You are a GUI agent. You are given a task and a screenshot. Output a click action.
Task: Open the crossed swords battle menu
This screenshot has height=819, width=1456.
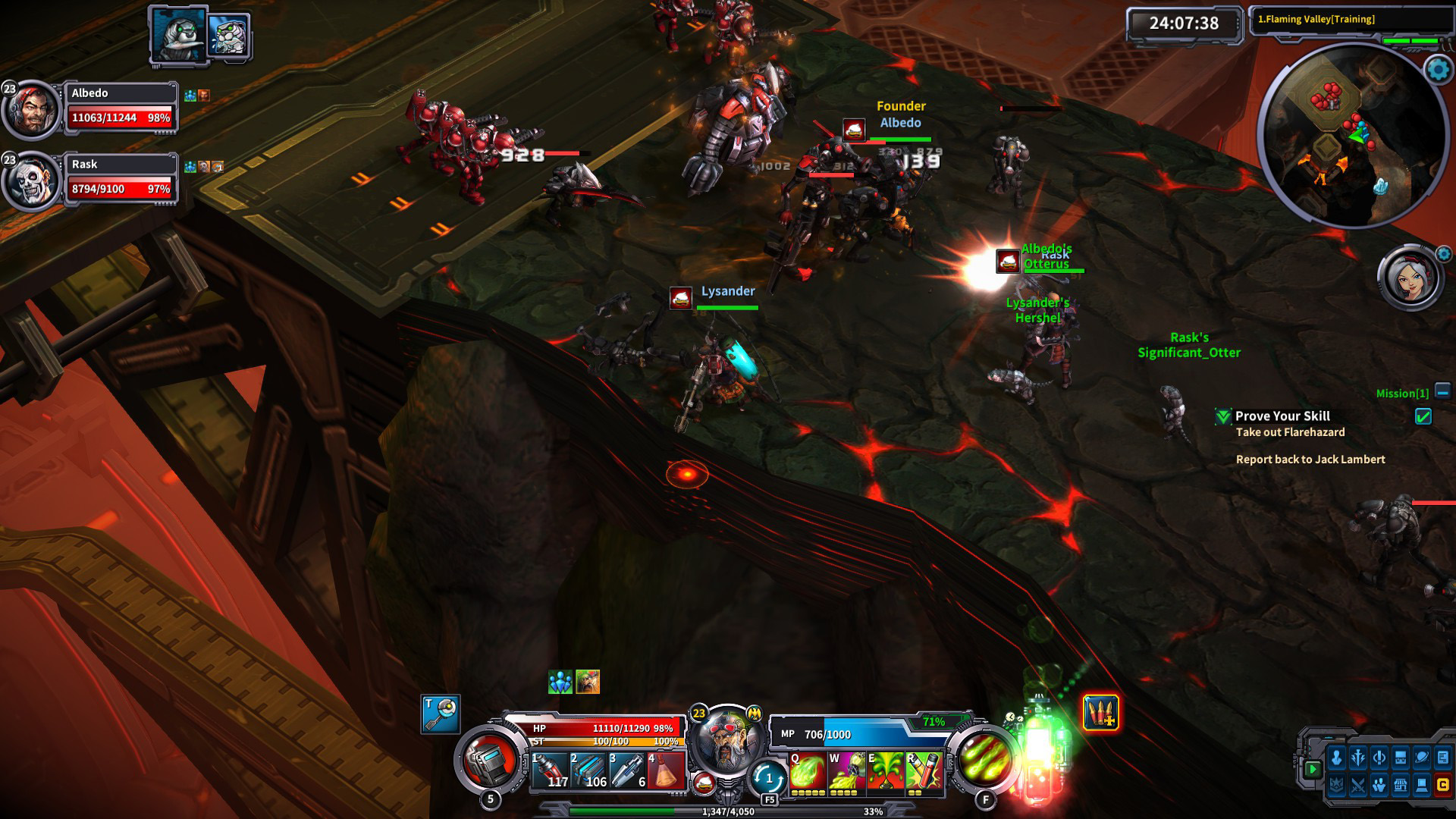[1358, 785]
